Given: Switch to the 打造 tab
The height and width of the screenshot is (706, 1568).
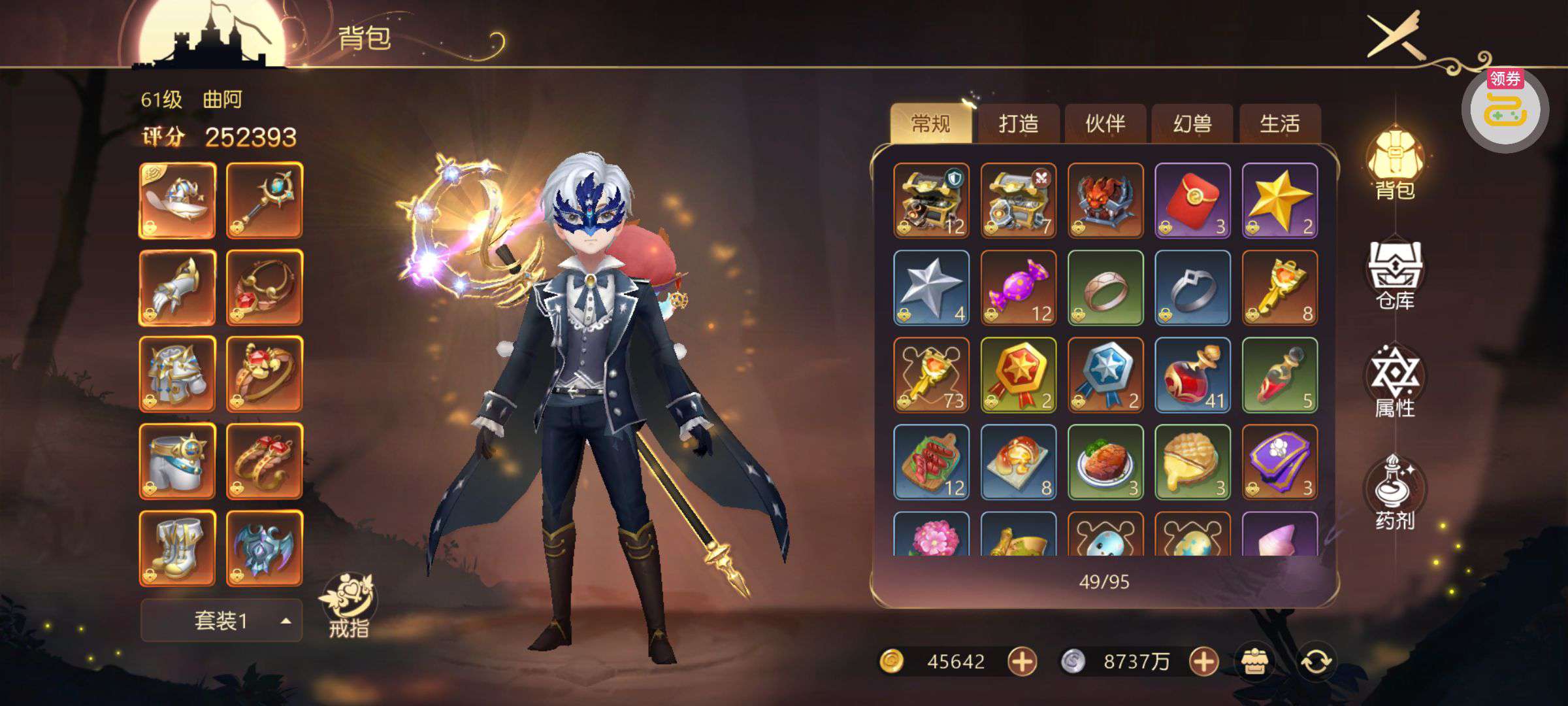Looking at the screenshot, I should pos(1018,124).
